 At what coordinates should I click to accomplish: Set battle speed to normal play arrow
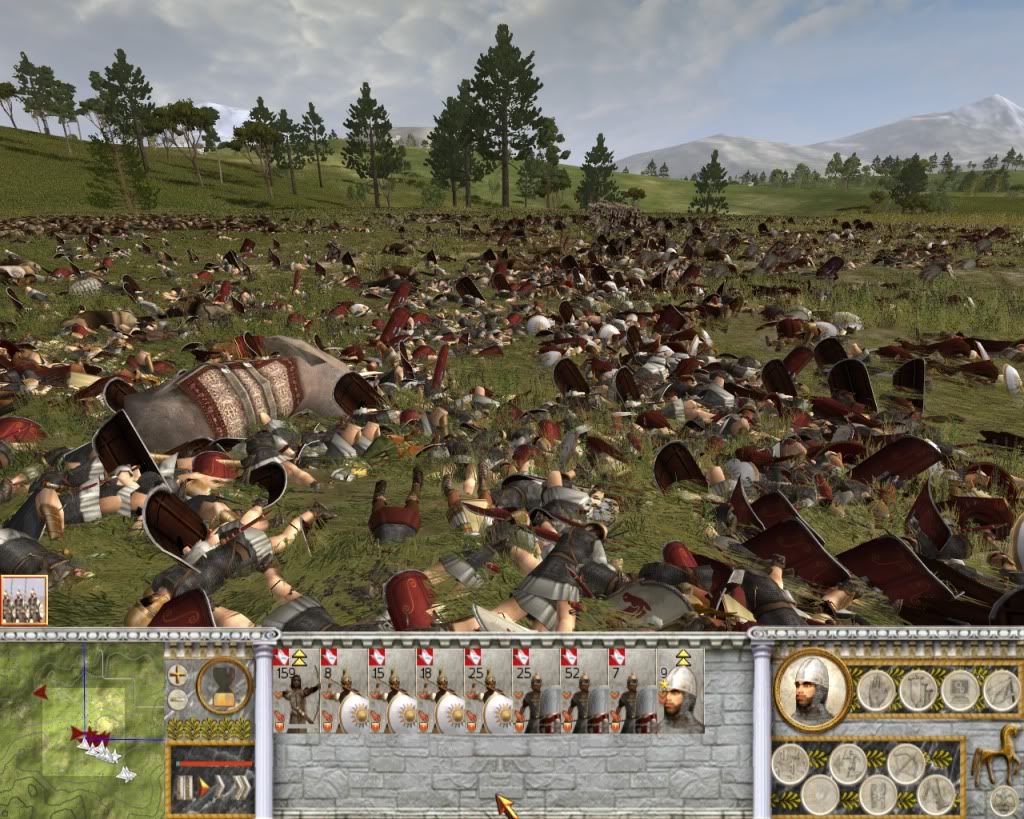coord(201,787)
